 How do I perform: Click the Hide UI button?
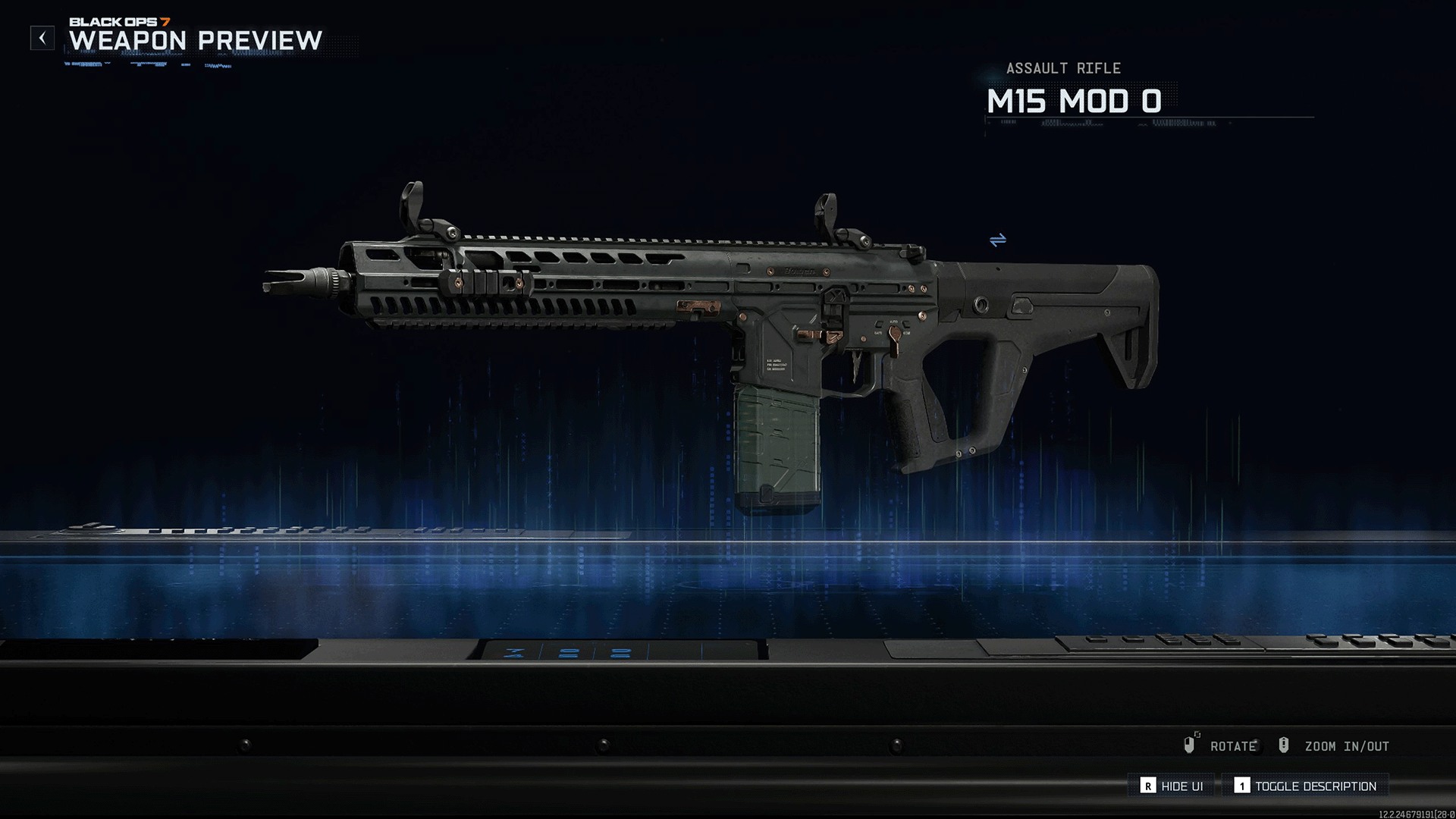point(1172,786)
